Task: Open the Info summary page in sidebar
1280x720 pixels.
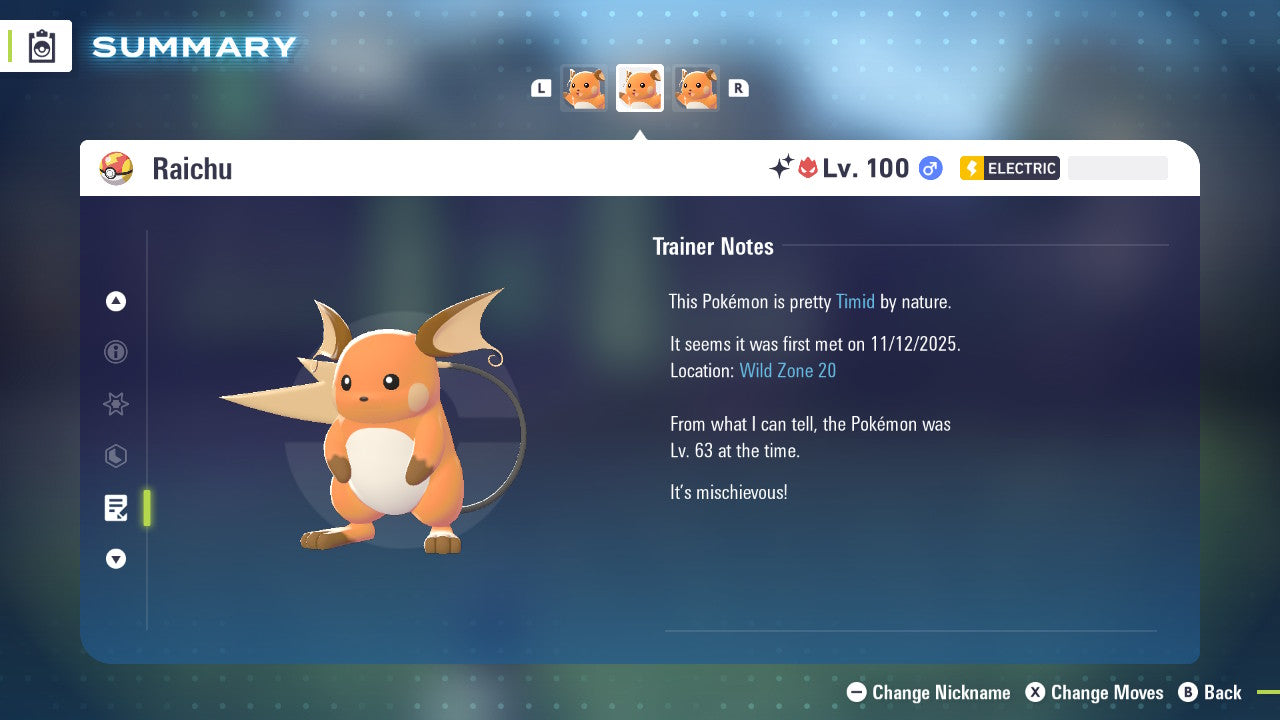Action: 115,352
